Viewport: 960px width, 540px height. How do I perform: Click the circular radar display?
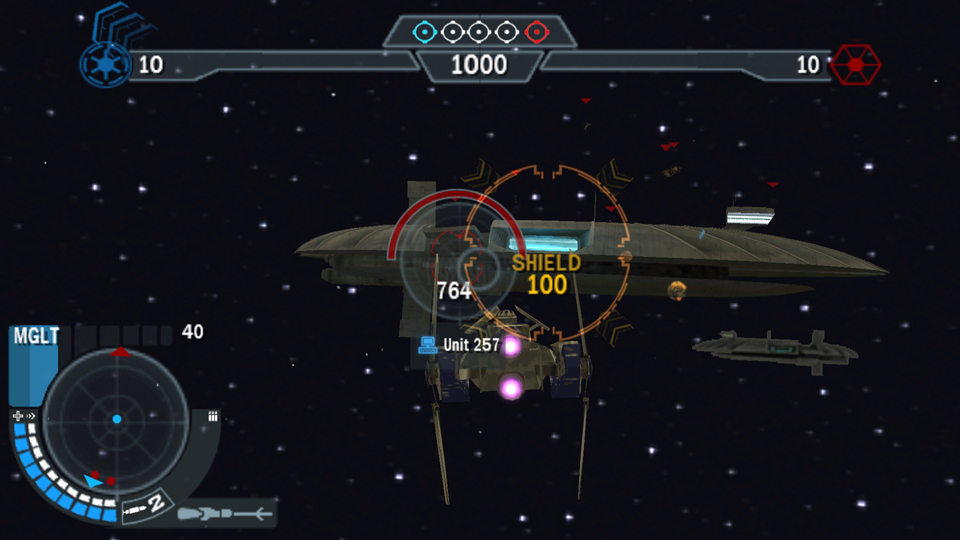click(x=116, y=418)
